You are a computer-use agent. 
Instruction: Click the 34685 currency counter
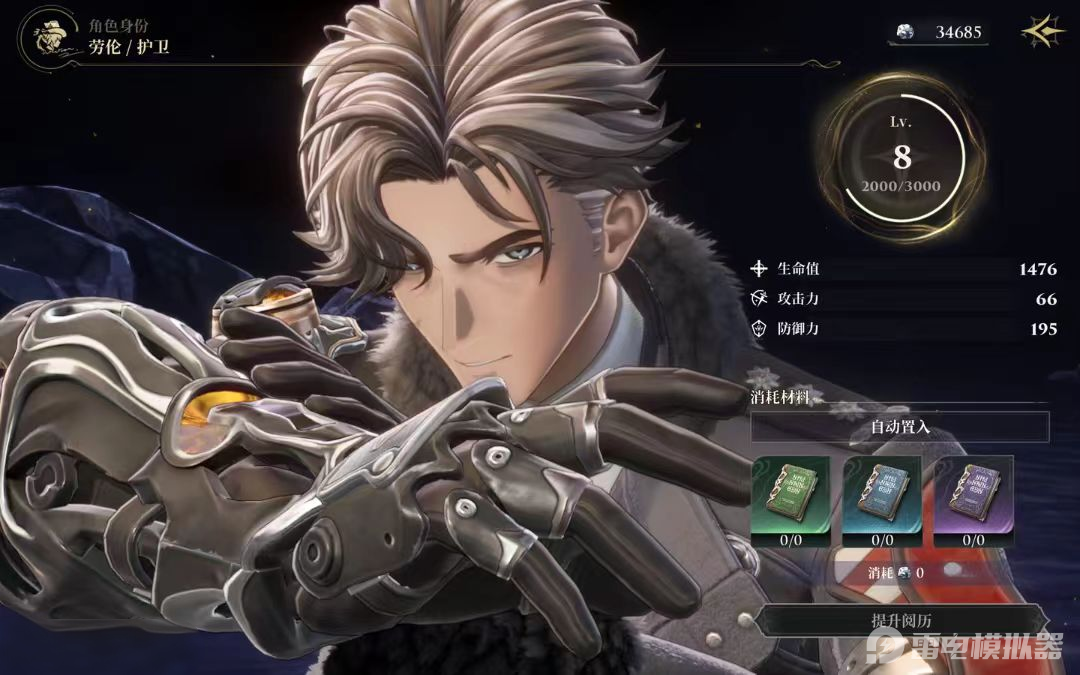939,32
